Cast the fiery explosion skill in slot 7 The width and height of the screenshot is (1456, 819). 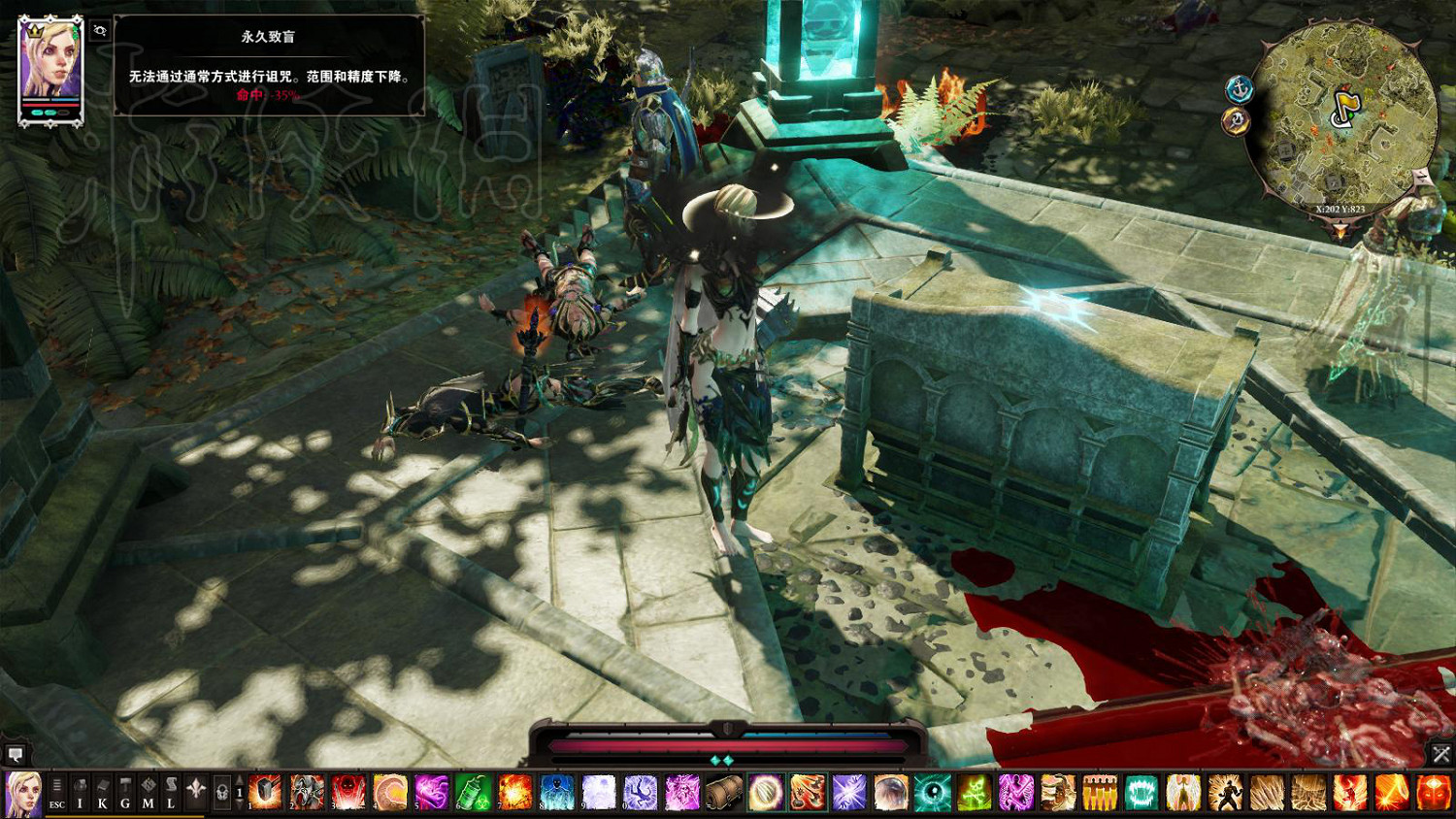coord(514,793)
